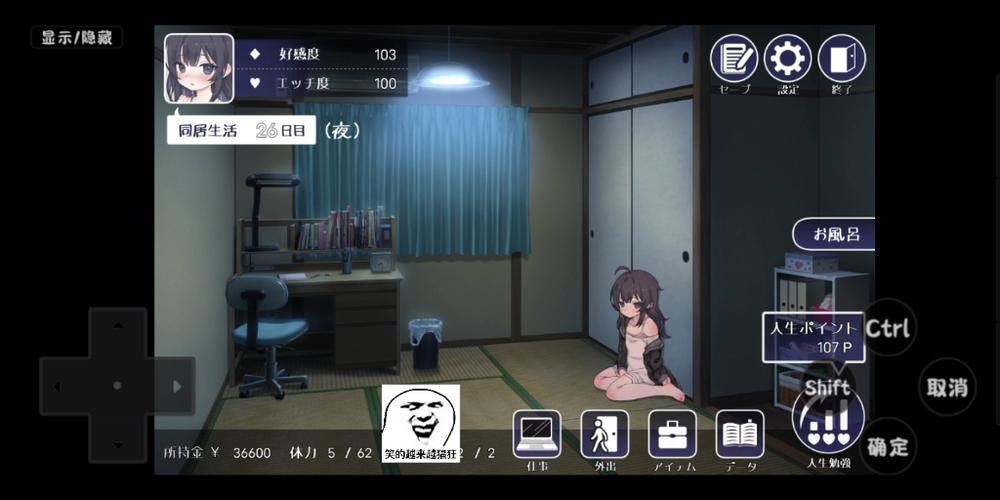Click the exit door (終了) button

[x=842, y=59]
